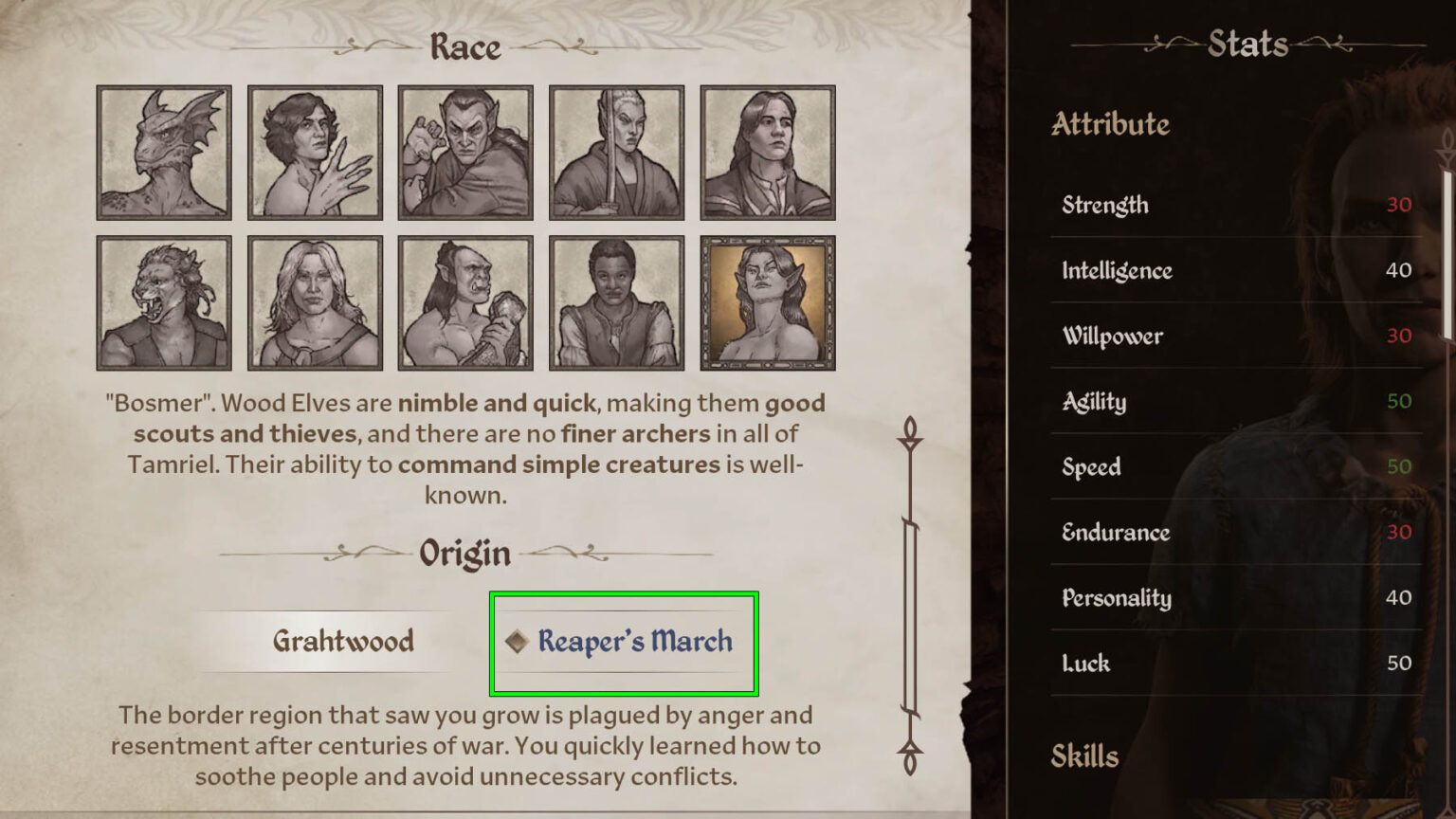Click the Origin section heading
Screen dimensions: 1456x819
pos(464,552)
